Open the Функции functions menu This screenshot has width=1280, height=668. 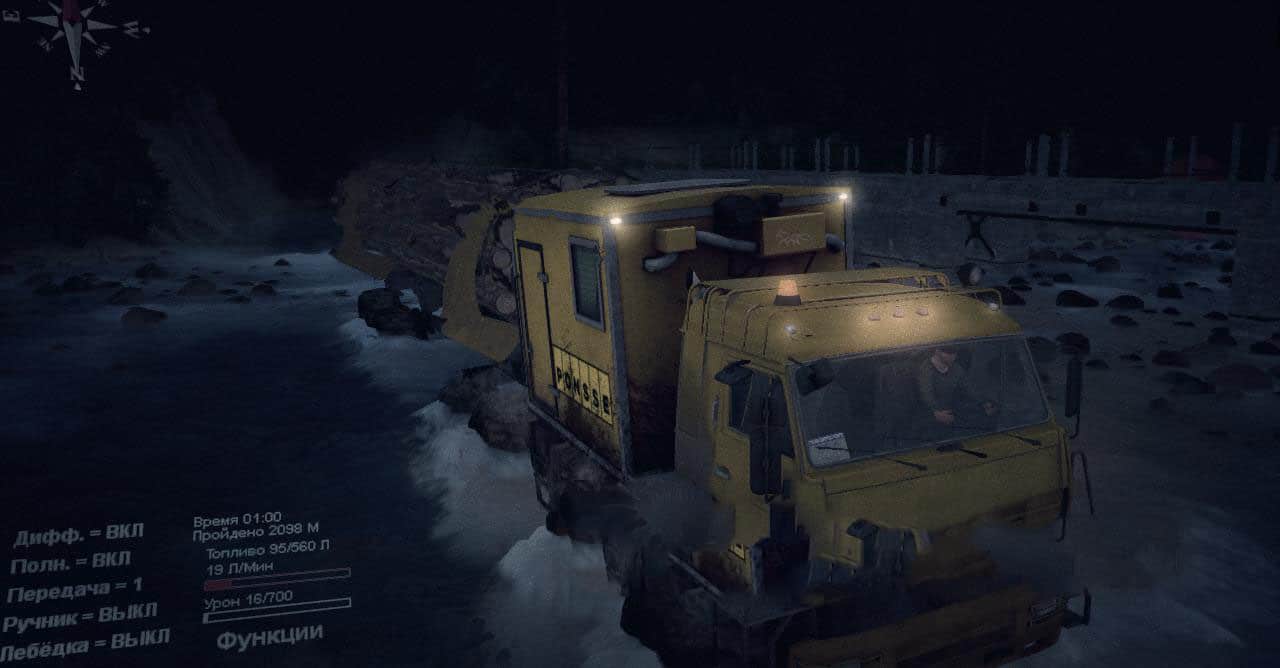click(x=269, y=635)
